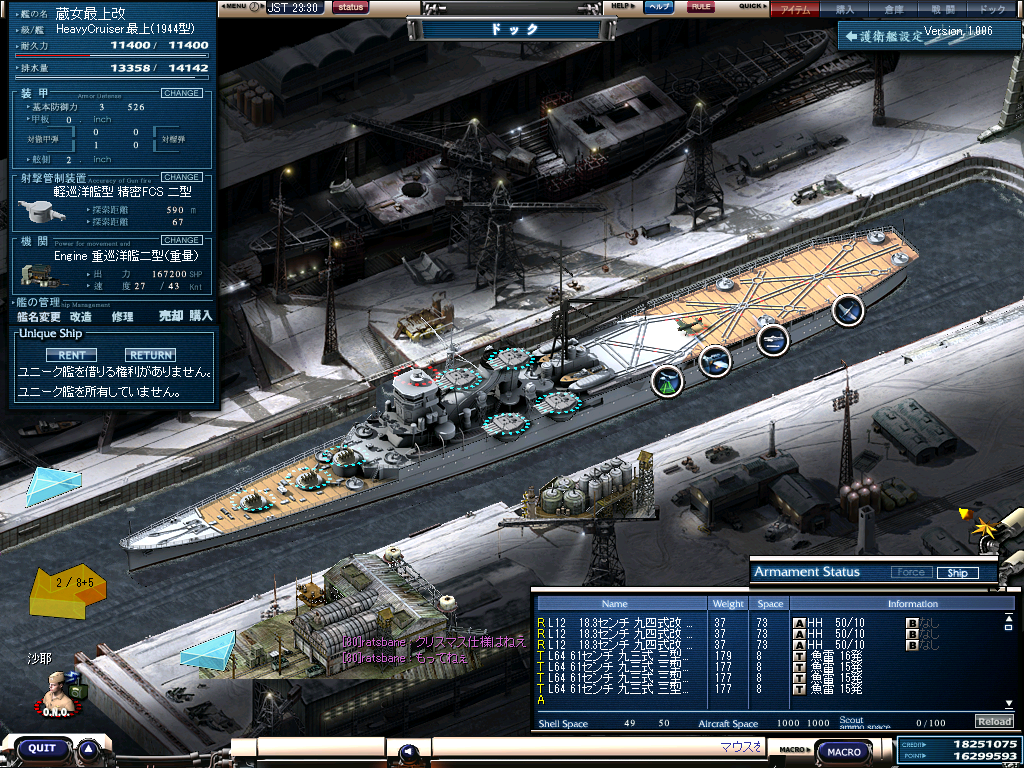The image size is (1024, 768).
Task: Click the RETURN unique ship button
Action: coord(150,355)
